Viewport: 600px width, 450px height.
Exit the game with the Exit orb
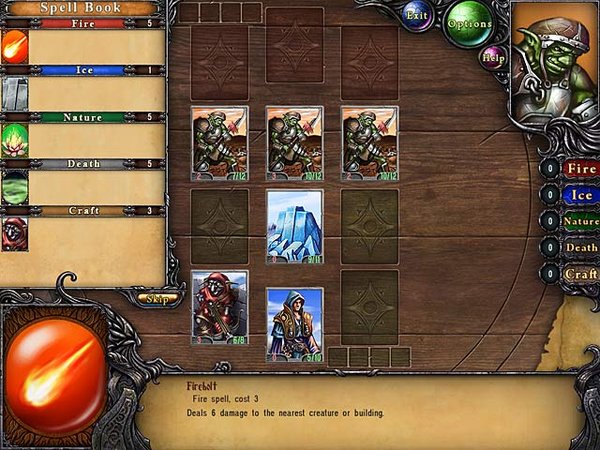[418, 16]
